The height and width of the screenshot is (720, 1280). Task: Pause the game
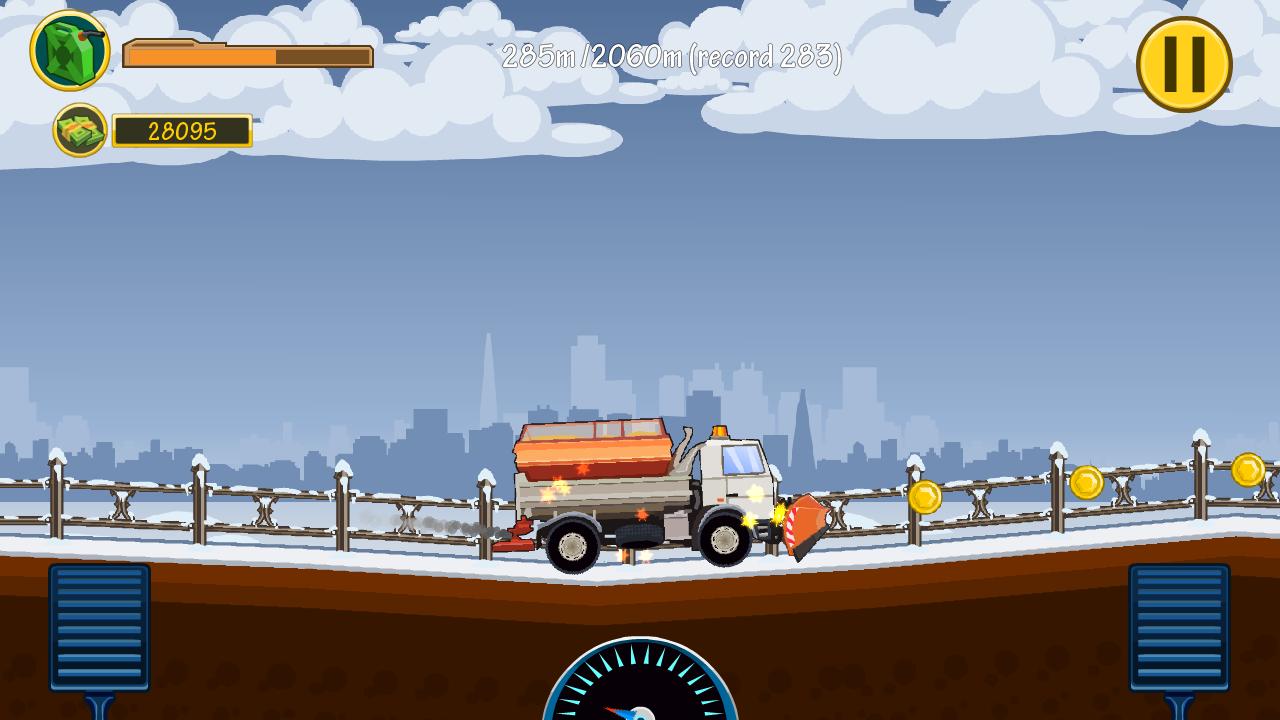[x=1182, y=62]
